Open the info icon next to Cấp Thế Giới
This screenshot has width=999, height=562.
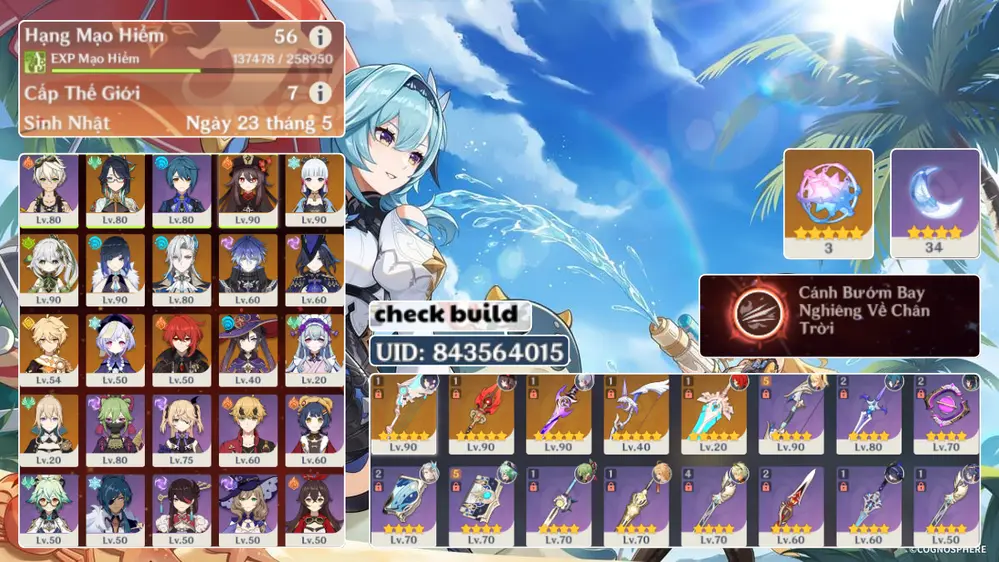[x=319, y=93]
